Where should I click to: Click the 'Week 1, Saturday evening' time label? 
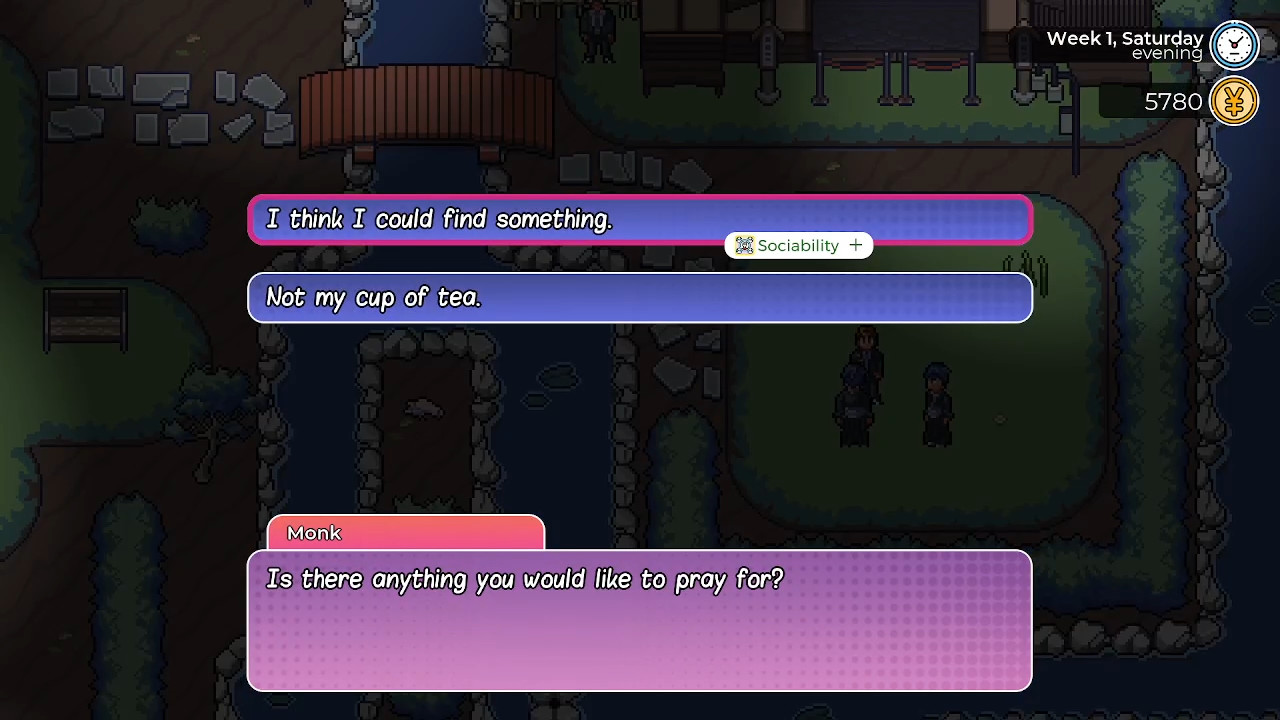pos(1124,38)
